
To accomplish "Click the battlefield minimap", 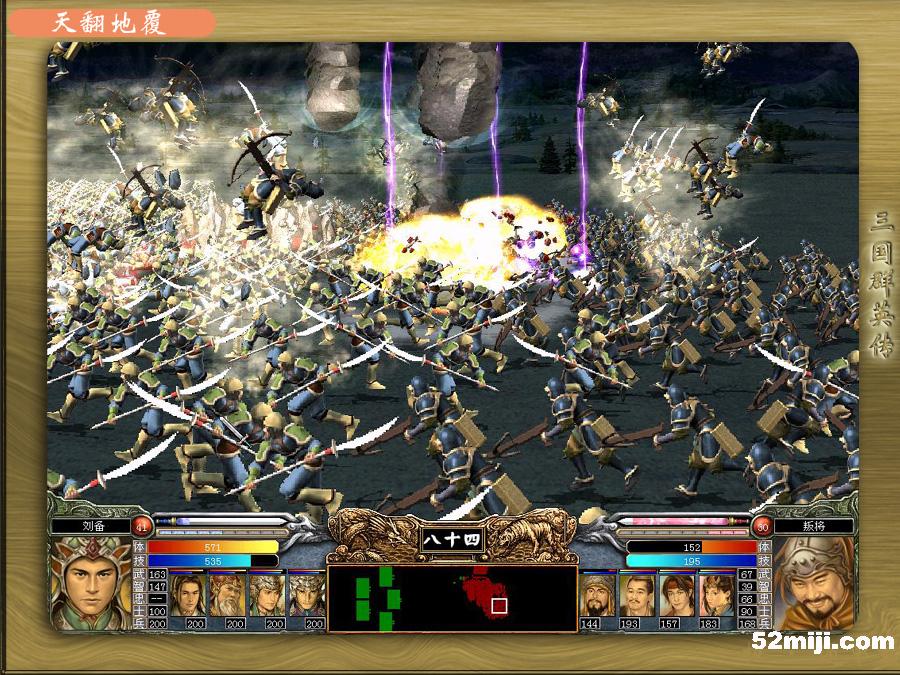I will 451,599.
